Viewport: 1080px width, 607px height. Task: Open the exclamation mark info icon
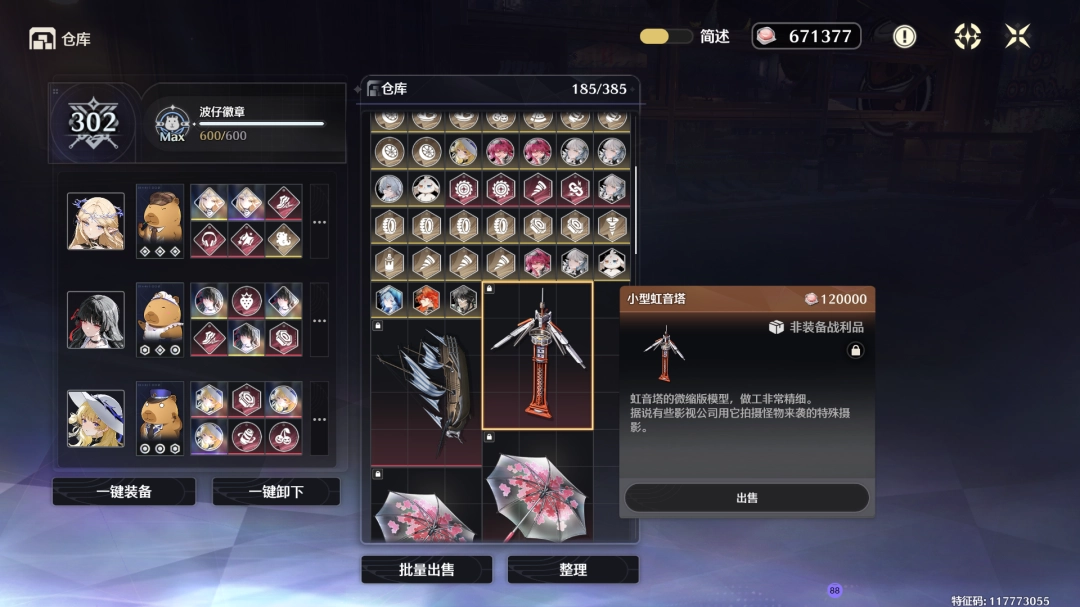click(x=904, y=36)
